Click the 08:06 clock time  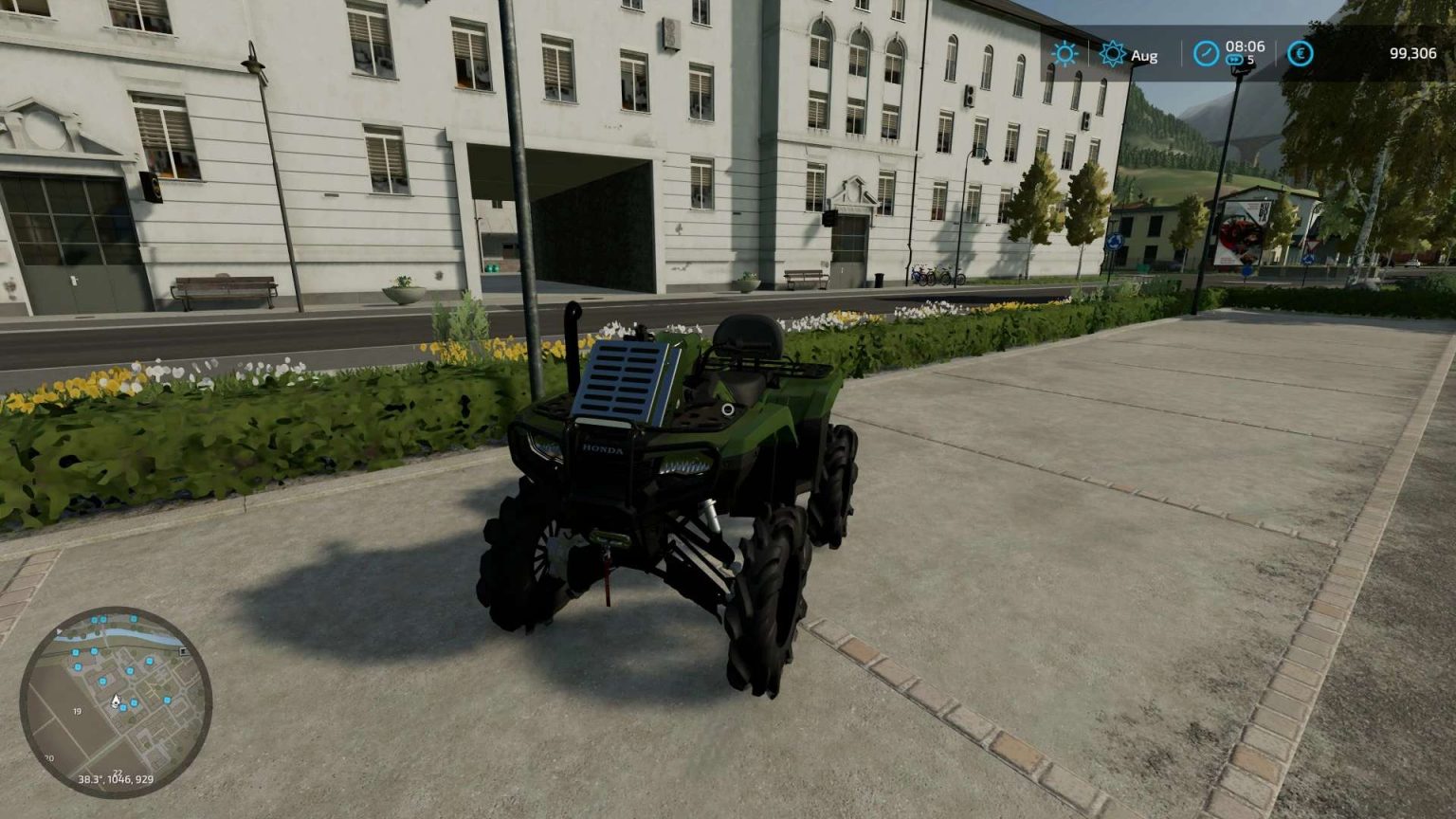point(1245,46)
